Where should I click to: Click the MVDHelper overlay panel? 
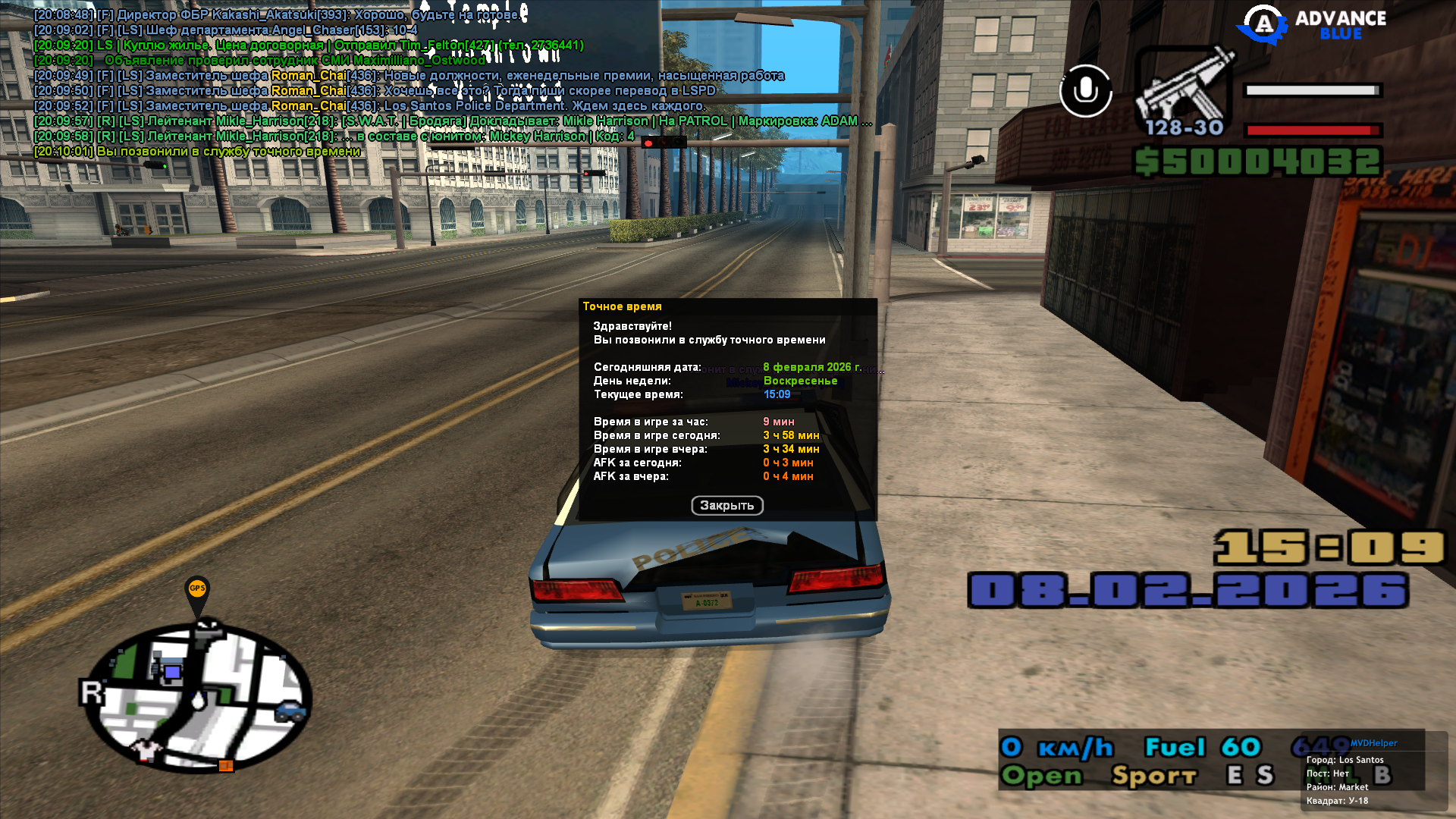tap(1373, 772)
